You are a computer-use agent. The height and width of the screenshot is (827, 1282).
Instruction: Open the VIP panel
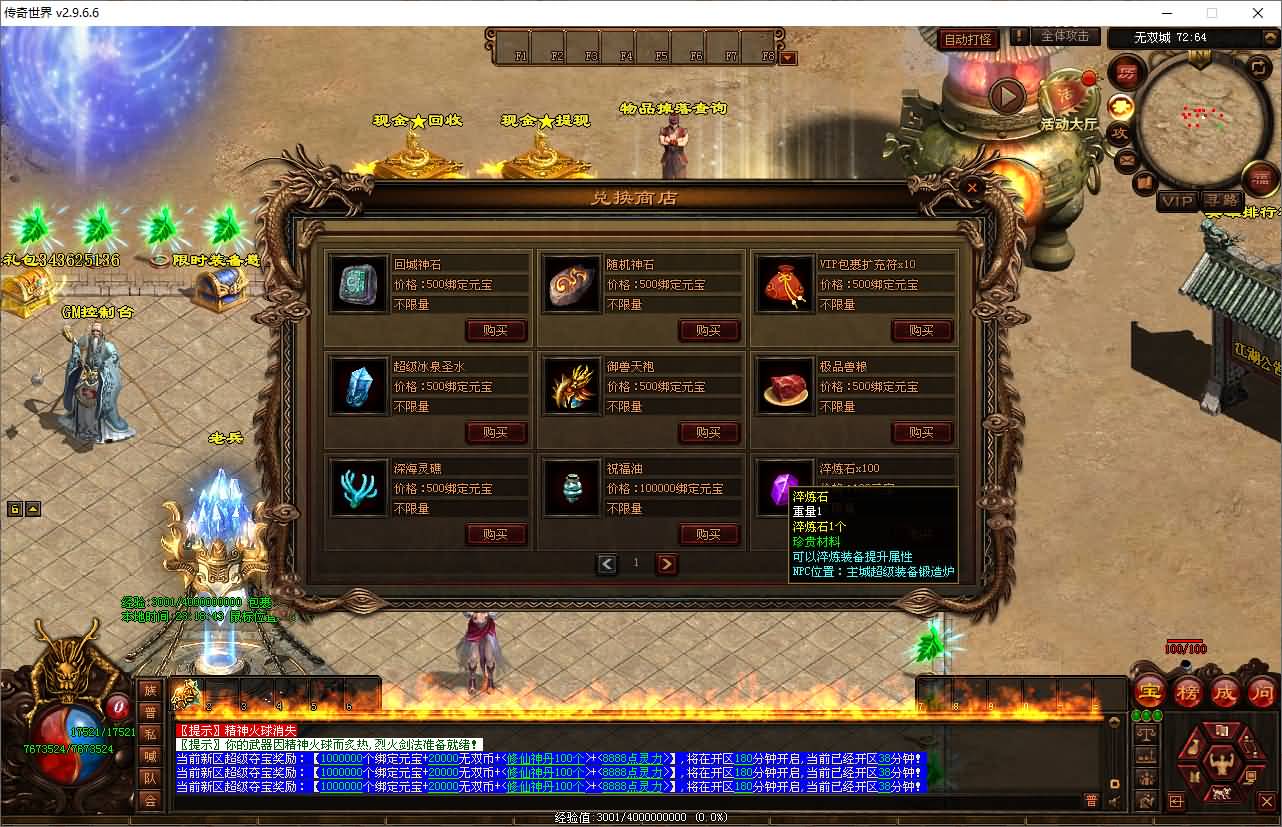[1176, 201]
